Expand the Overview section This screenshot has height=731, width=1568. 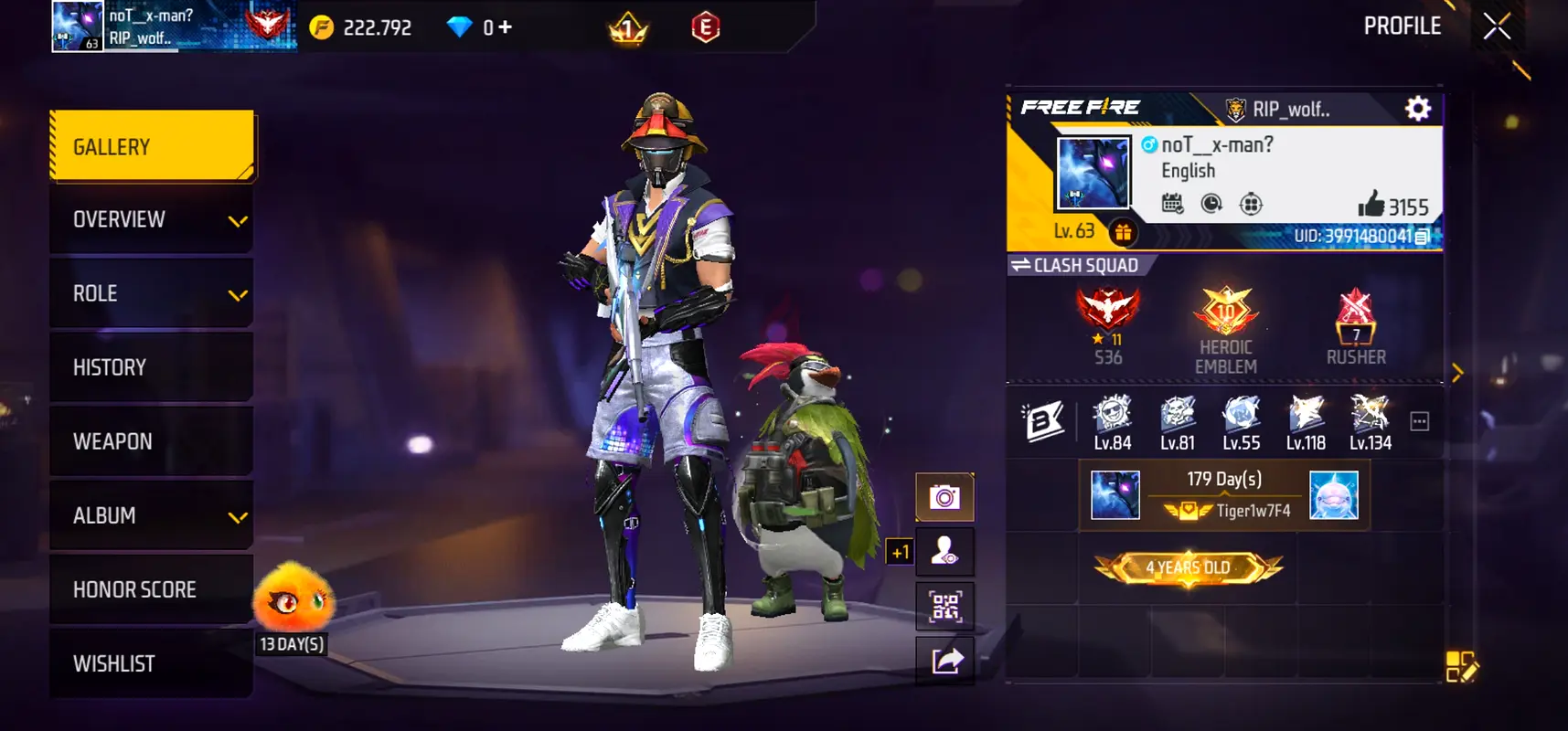tap(152, 220)
